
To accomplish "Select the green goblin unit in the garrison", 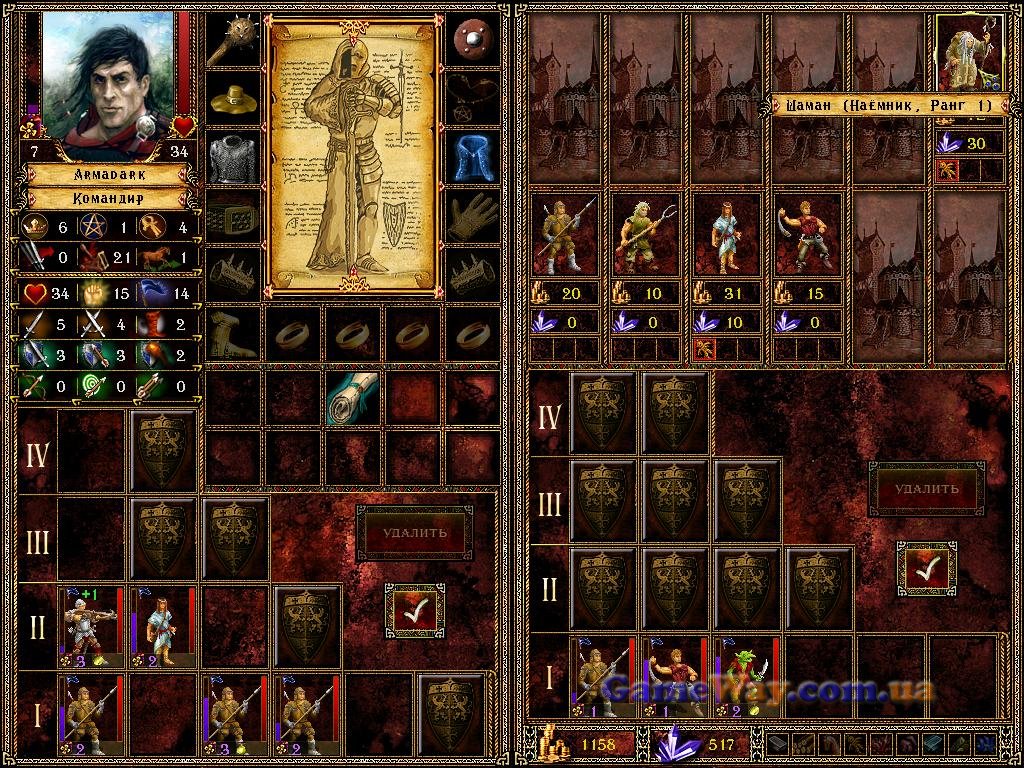I will point(743,676).
